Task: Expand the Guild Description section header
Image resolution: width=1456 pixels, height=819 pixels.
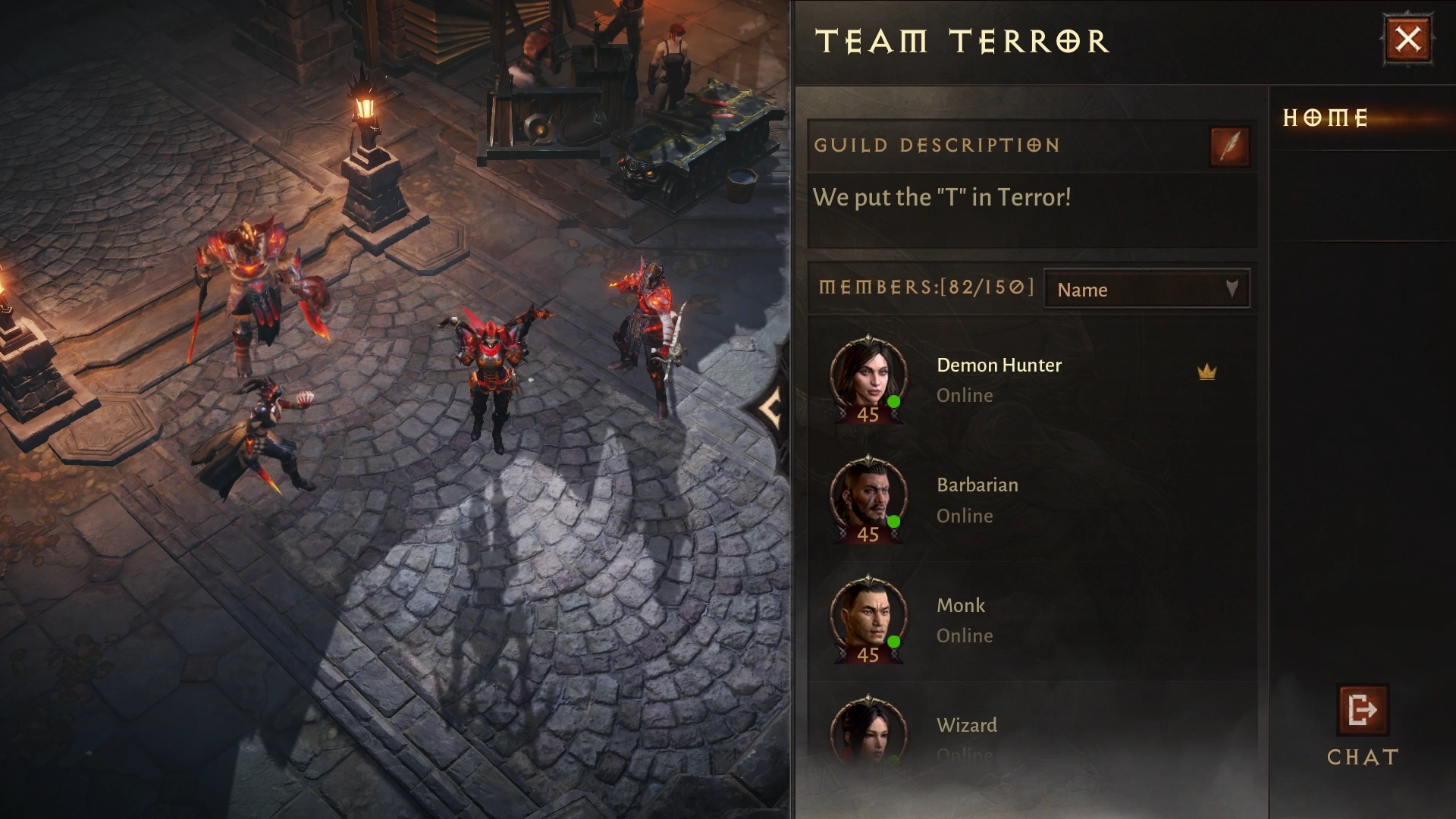Action: pos(937,146)
